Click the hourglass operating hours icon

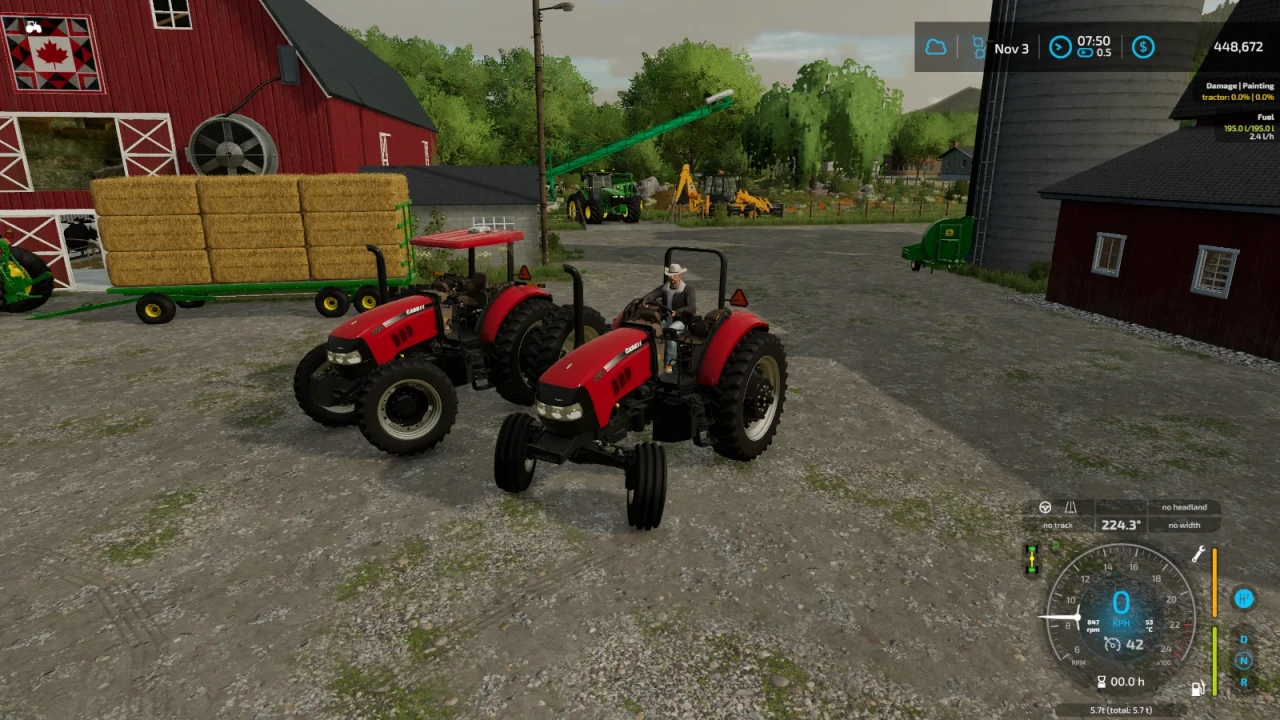(x=1102, y=680)
